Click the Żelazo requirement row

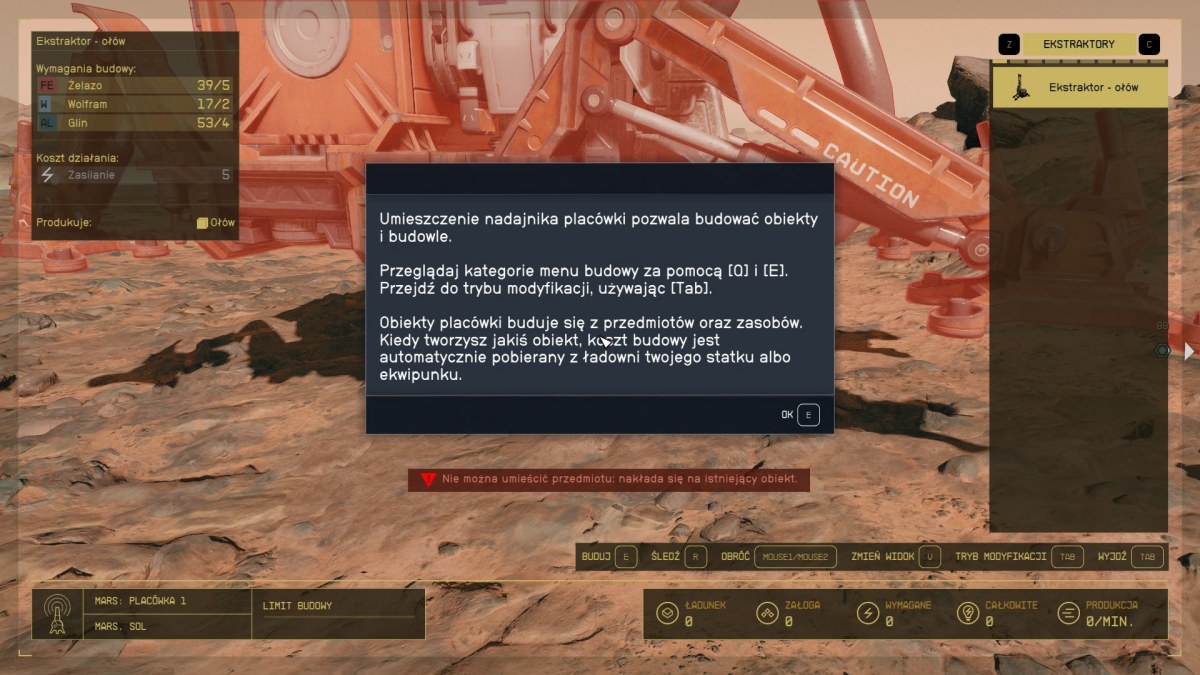click(x=134, y=86)
